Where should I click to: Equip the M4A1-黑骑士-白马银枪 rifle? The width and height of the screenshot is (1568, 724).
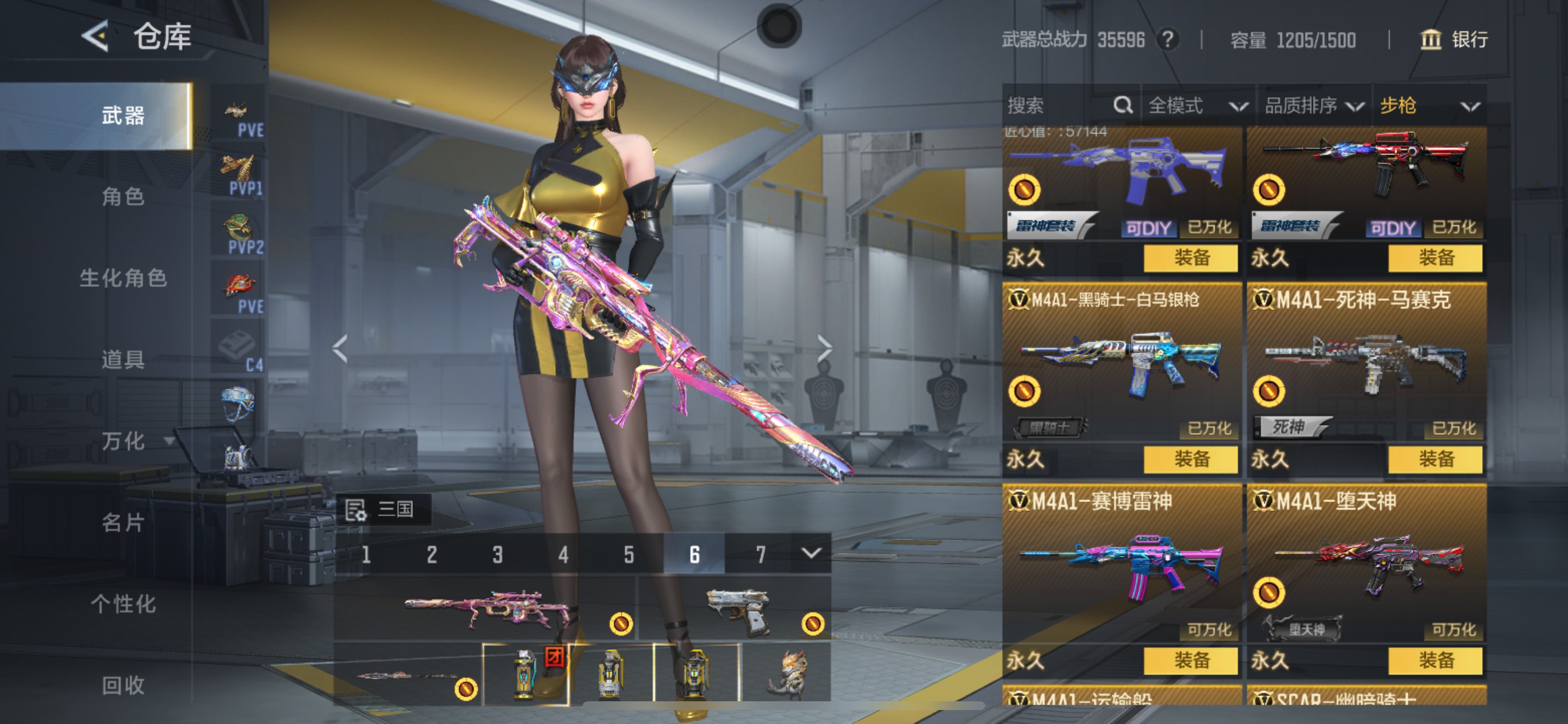point(1190,459)
